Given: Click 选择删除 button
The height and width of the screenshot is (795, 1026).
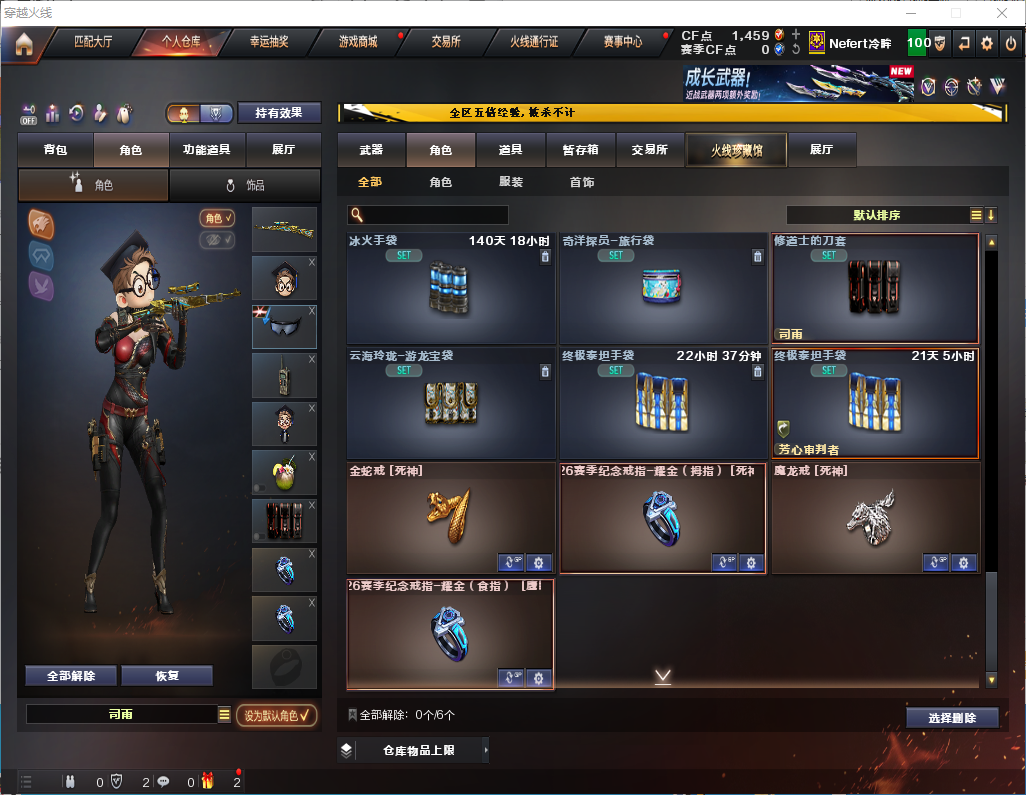Looking at the screenshot, I should pos(952,718).
